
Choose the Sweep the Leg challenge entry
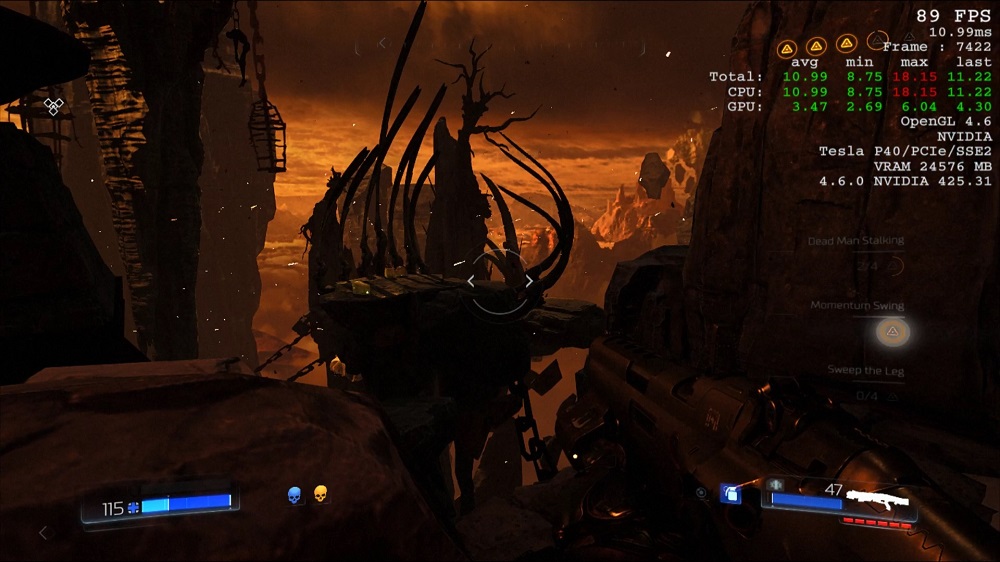(x=865, y=371)
